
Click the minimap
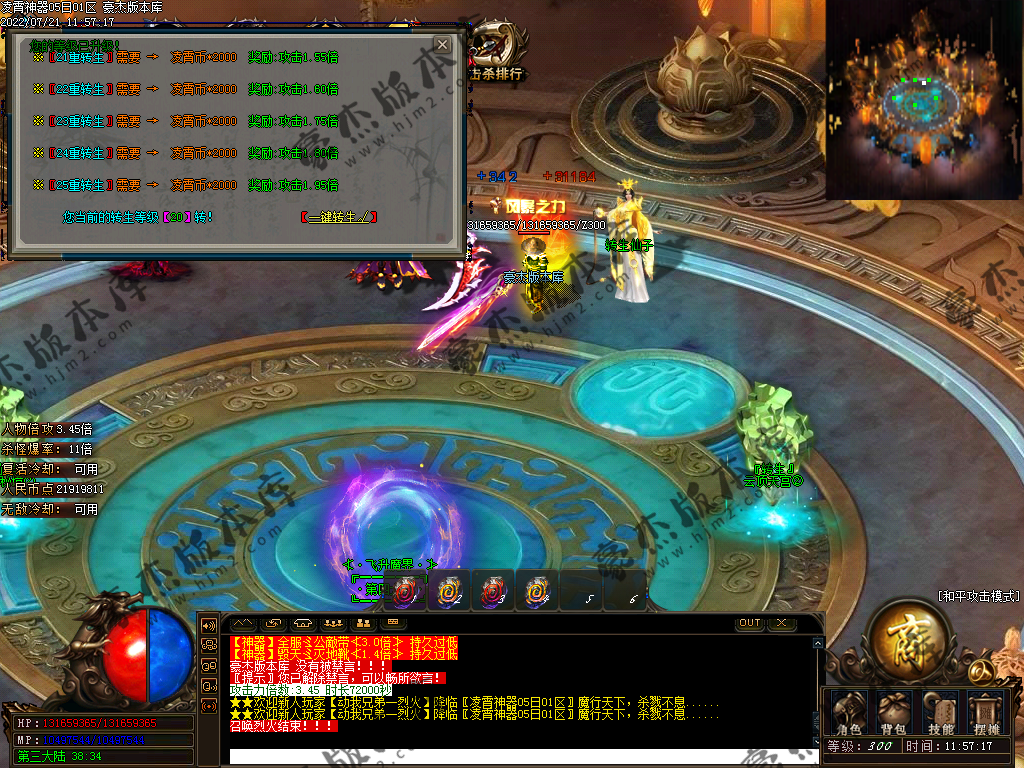pos(924,100)
